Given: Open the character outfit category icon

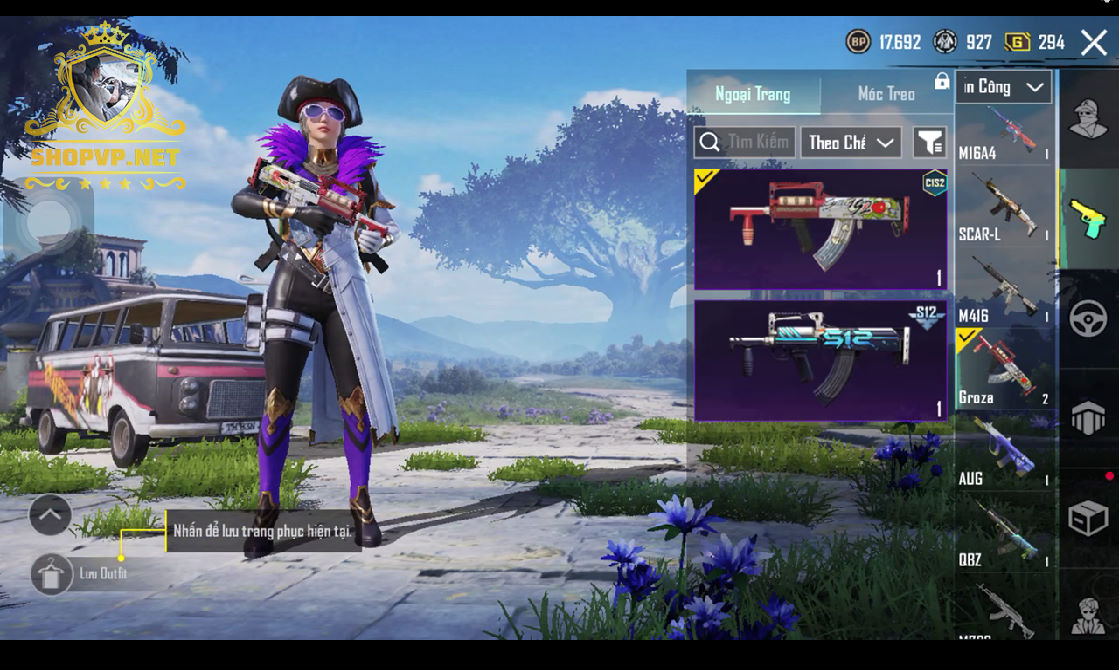Looking at the screenshot, I should (1088, 120).
